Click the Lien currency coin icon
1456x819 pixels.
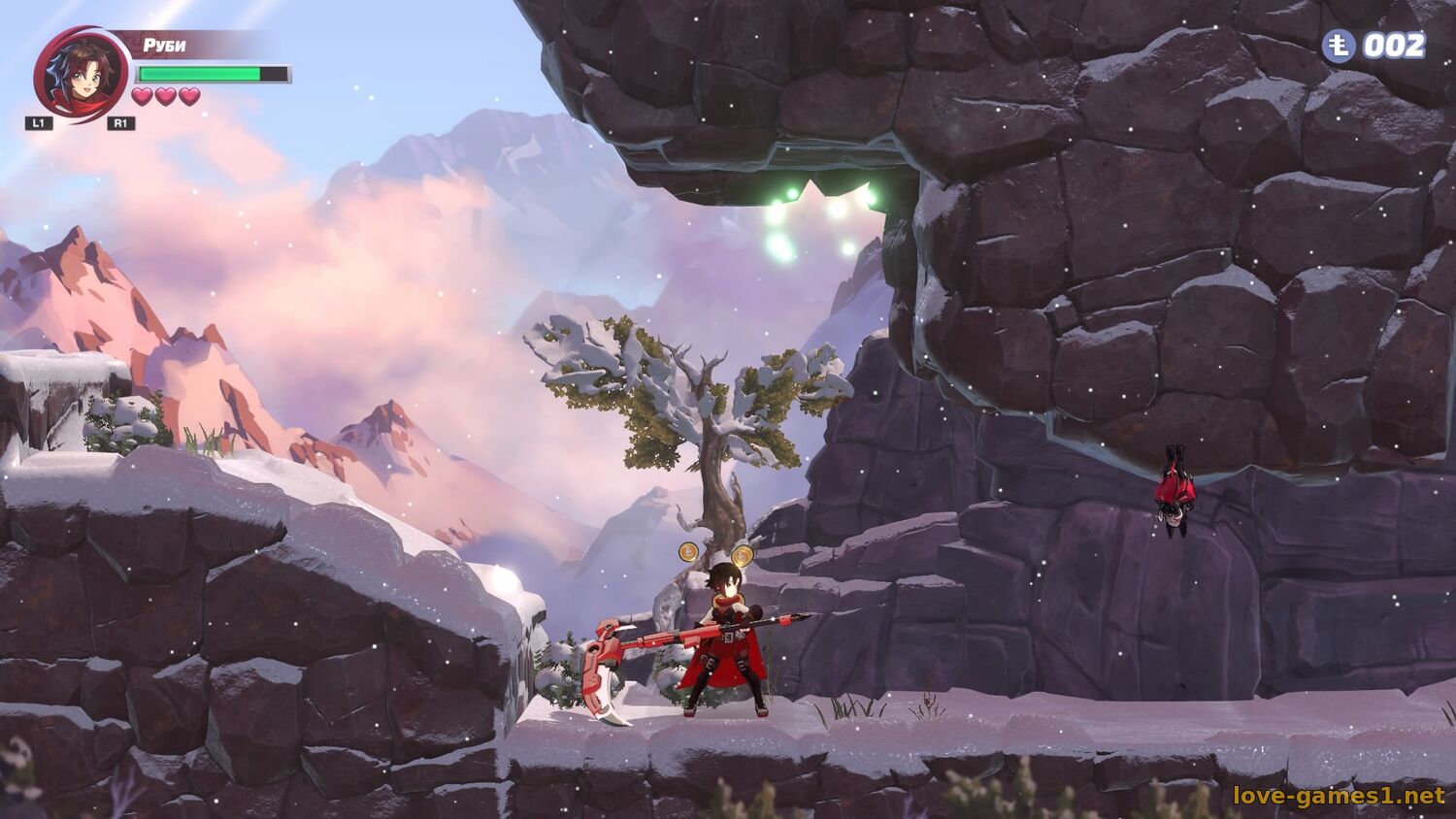(1339, 46)
